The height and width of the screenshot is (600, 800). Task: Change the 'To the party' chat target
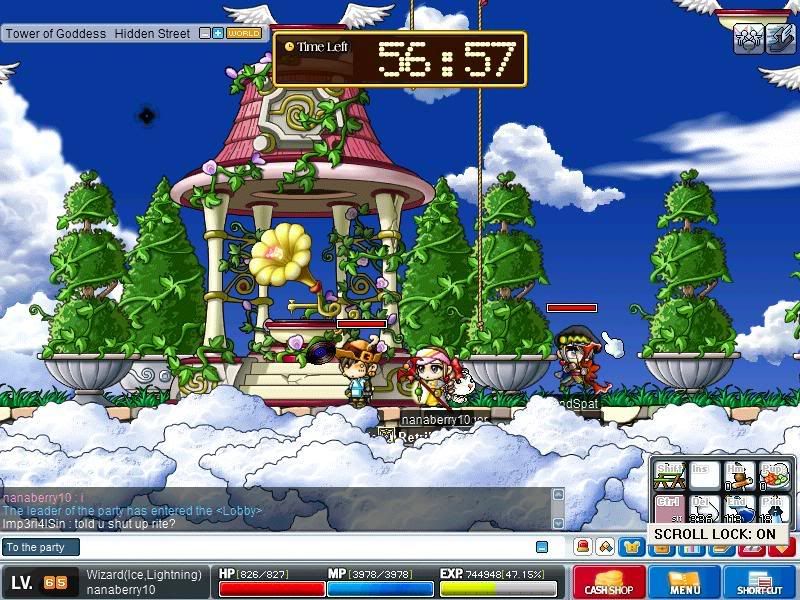[40, 547]
